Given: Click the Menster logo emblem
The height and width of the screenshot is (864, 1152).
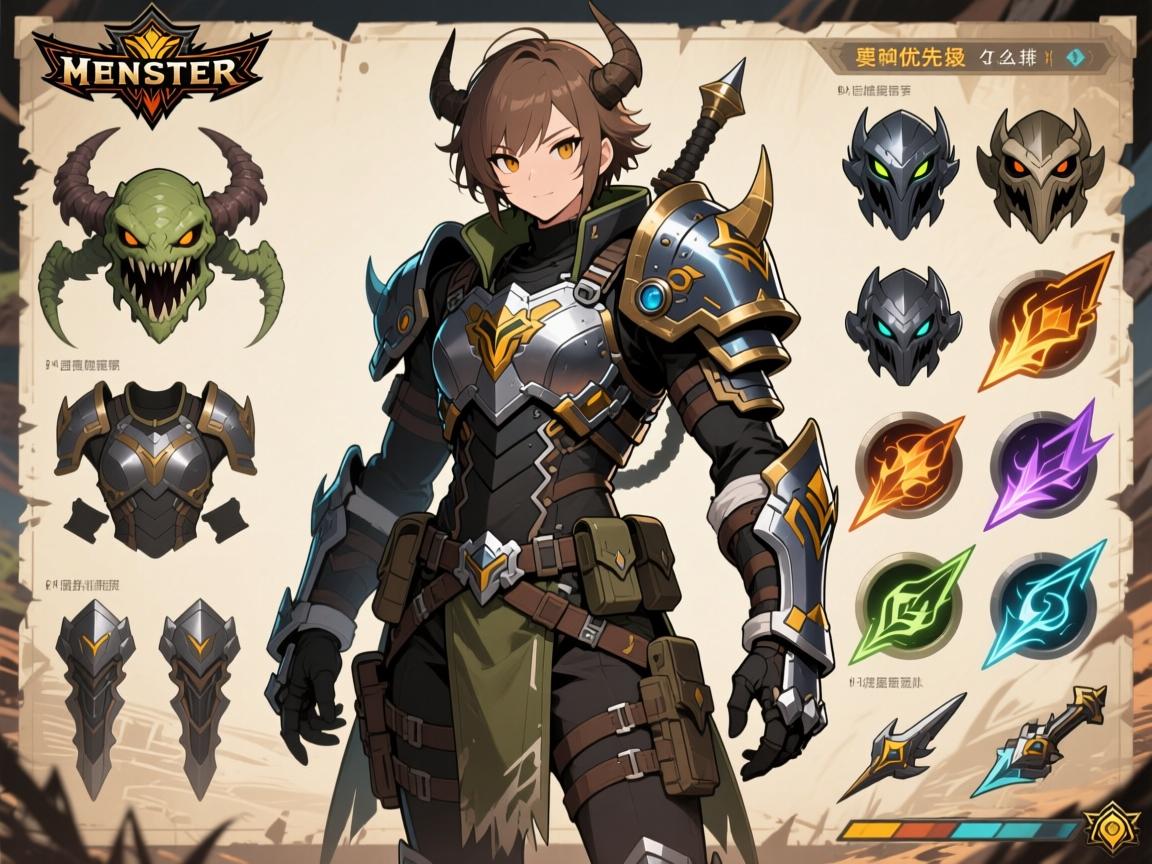Looking at the screenshot, I should tap(152, 72).
